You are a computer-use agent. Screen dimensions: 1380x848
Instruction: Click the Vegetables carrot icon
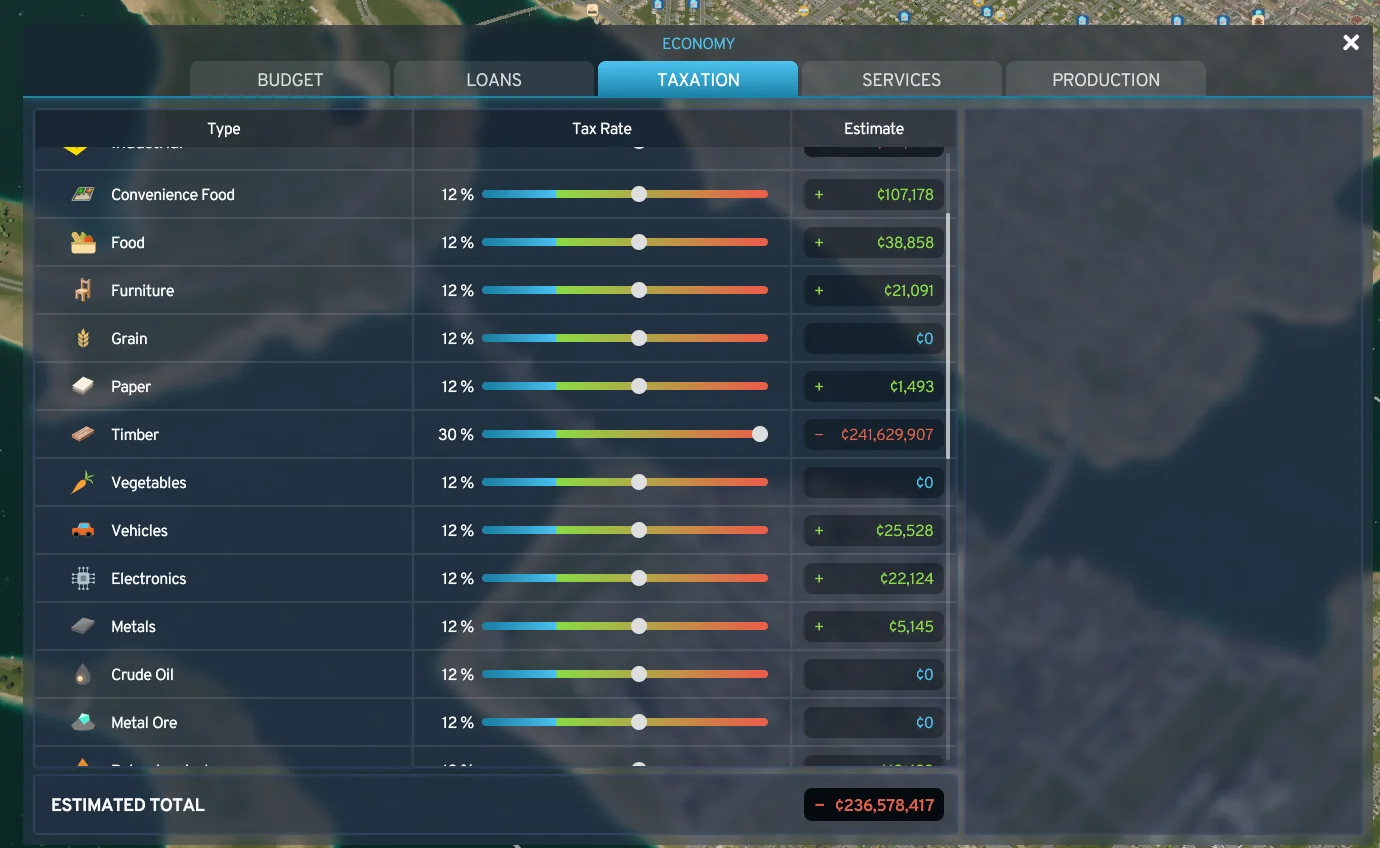(x=81, y=482)
